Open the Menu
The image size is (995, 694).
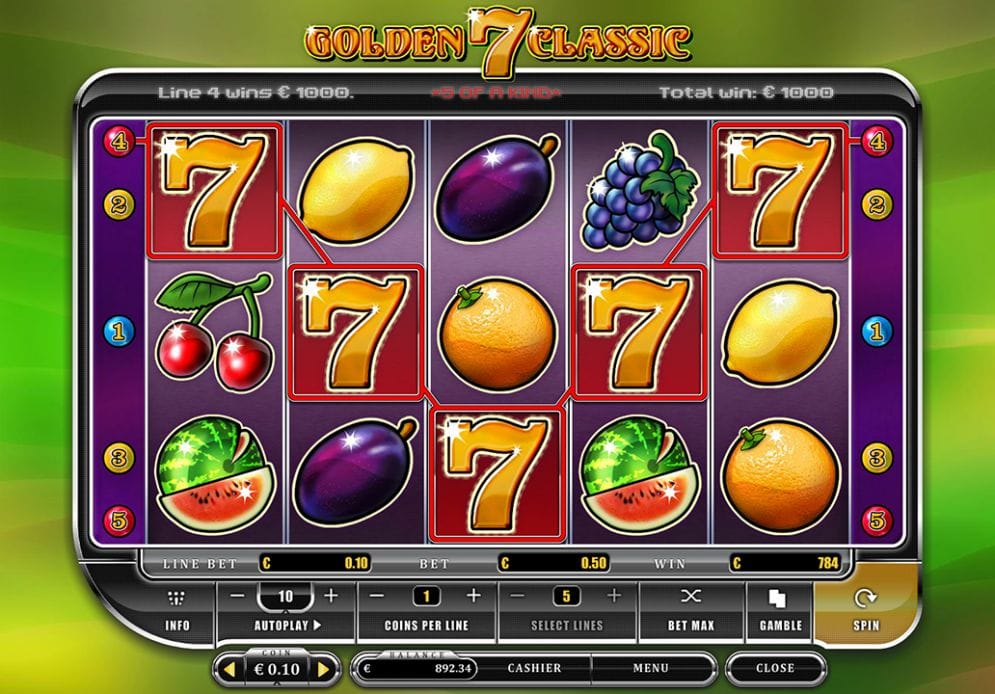[x=650, y=668]
